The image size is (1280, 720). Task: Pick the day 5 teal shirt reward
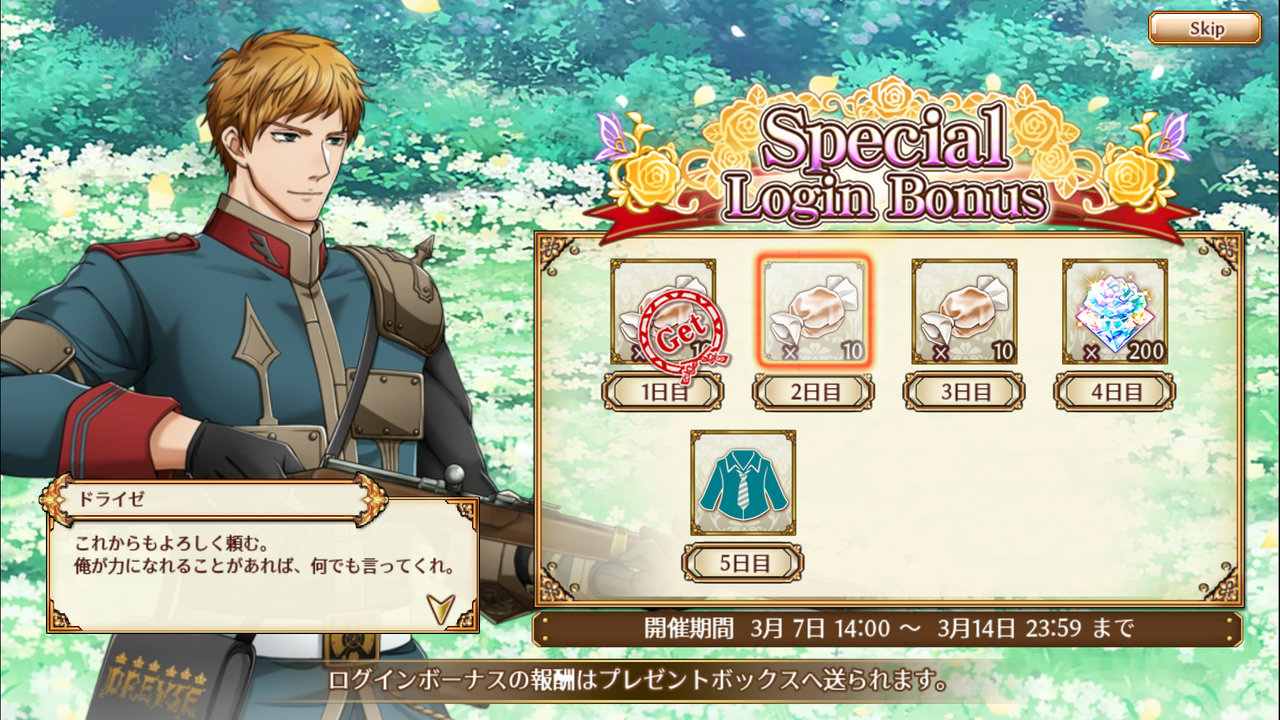click(743, 483)
